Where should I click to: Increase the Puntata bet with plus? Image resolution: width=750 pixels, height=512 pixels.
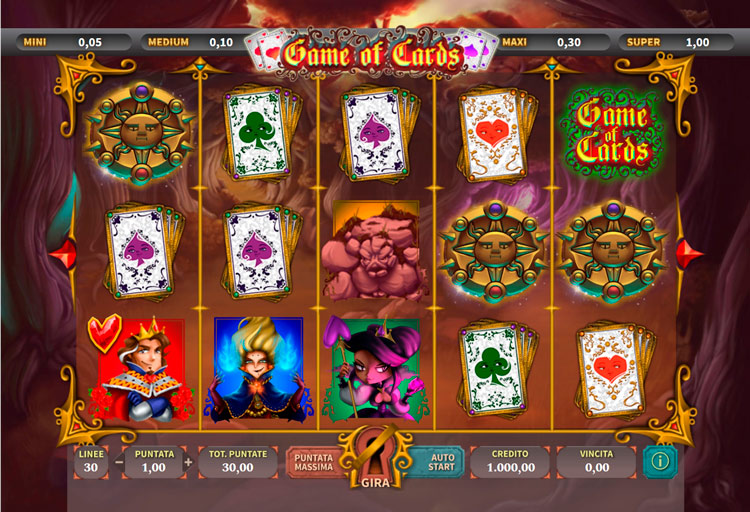click(188, 463)
